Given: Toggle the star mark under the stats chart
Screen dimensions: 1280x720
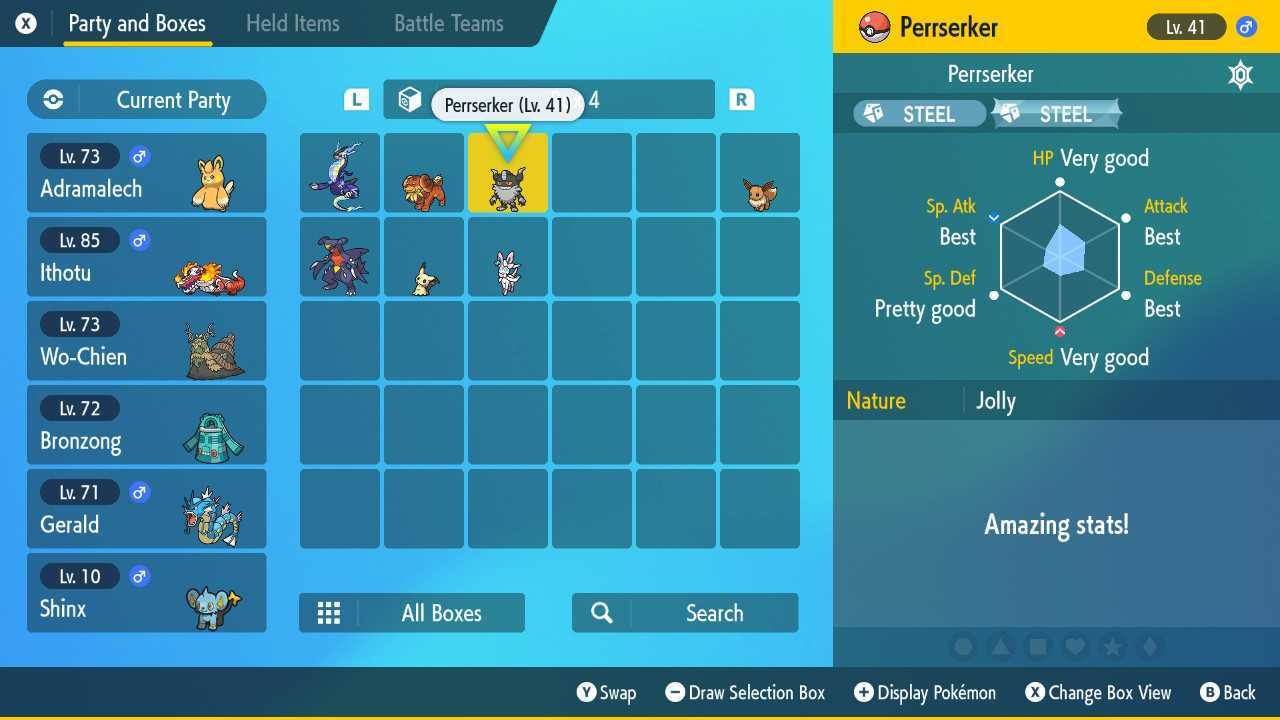Looking at the screenshot, I should pyautogui.click(x=1114, y=647).
